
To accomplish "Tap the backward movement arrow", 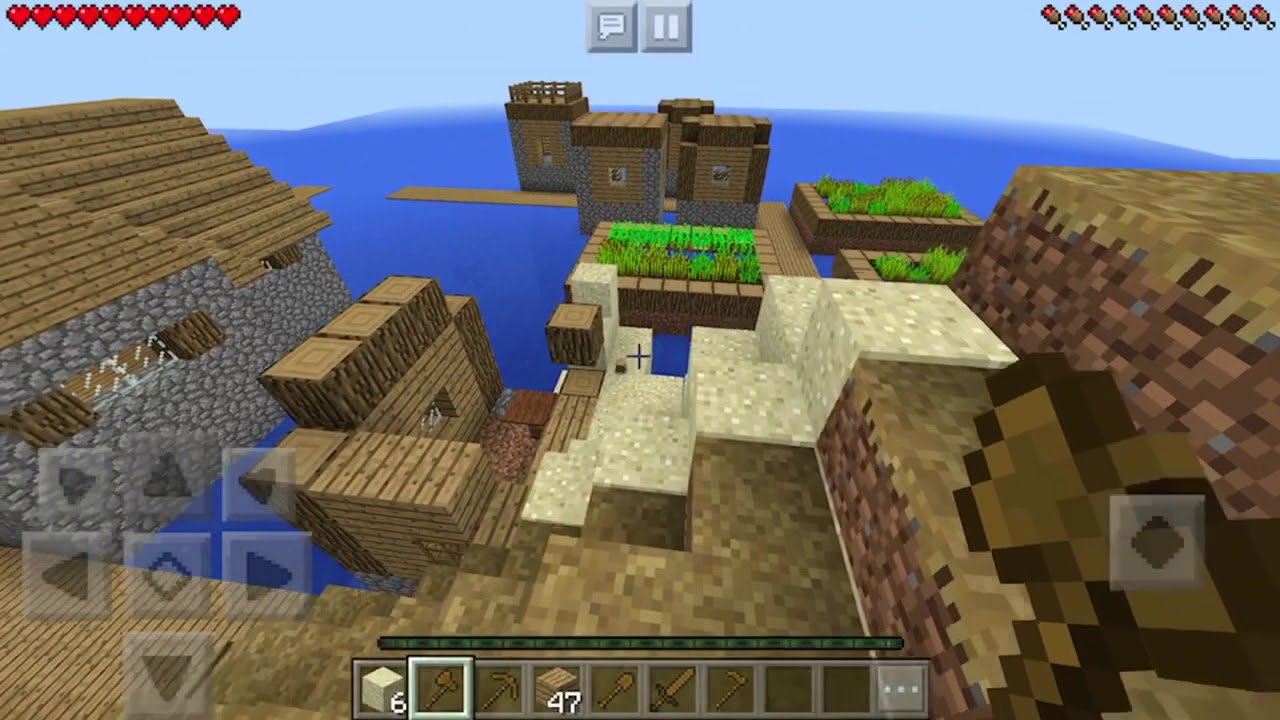I will click(x=168, y=670).
